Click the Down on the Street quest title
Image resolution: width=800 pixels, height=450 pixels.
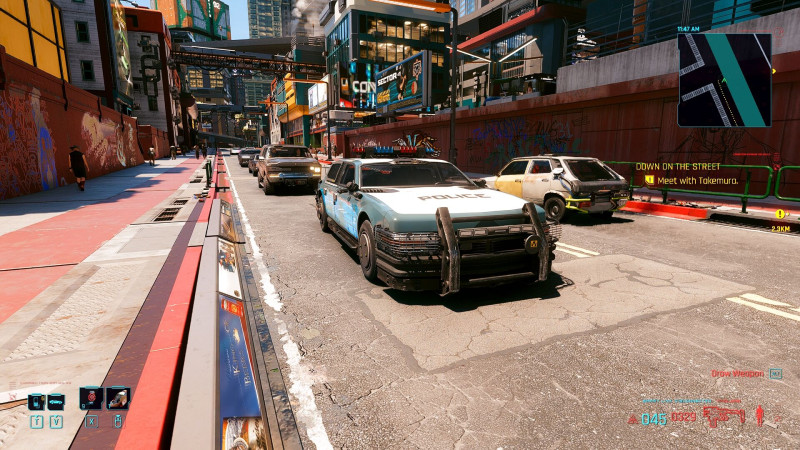679,167
